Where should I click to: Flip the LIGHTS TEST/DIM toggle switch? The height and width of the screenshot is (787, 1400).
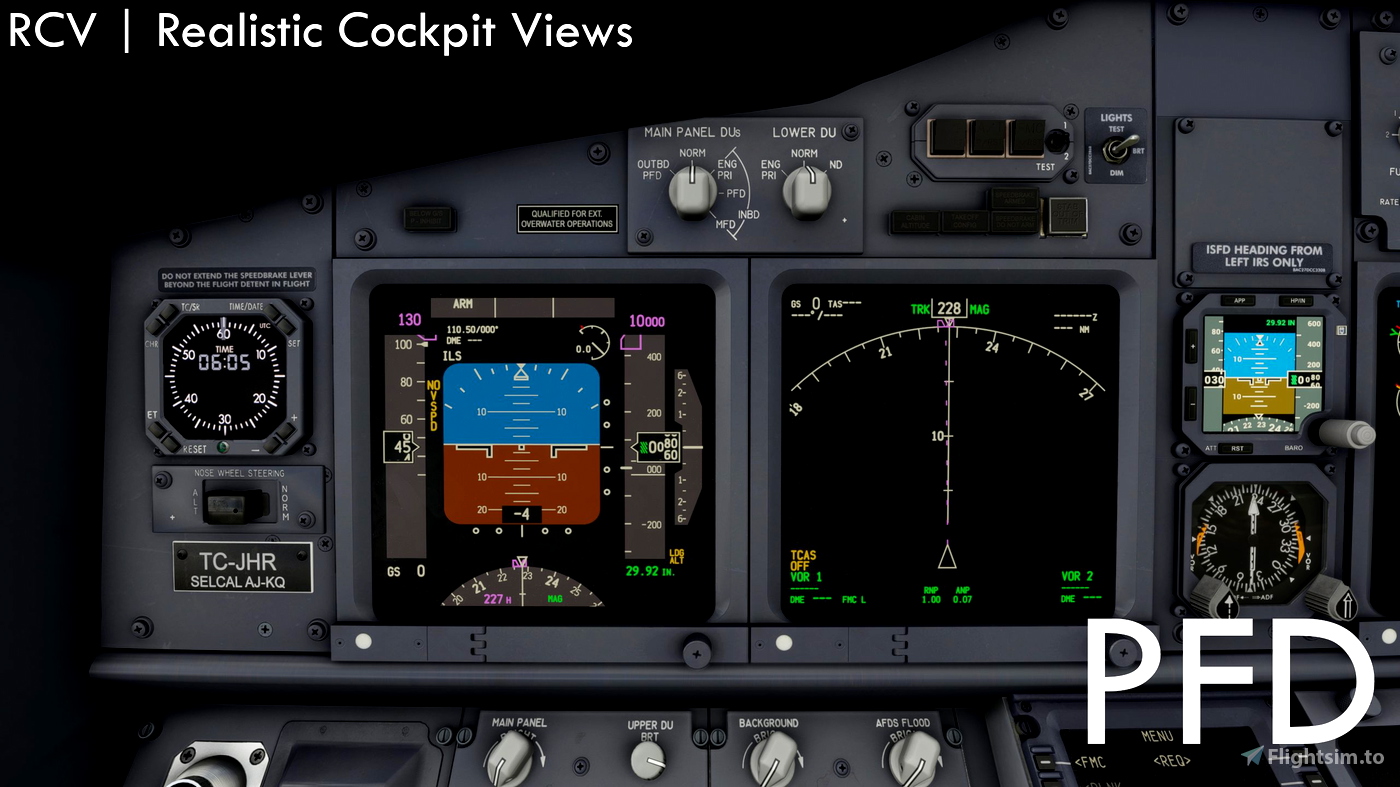tap(1117, 147)
